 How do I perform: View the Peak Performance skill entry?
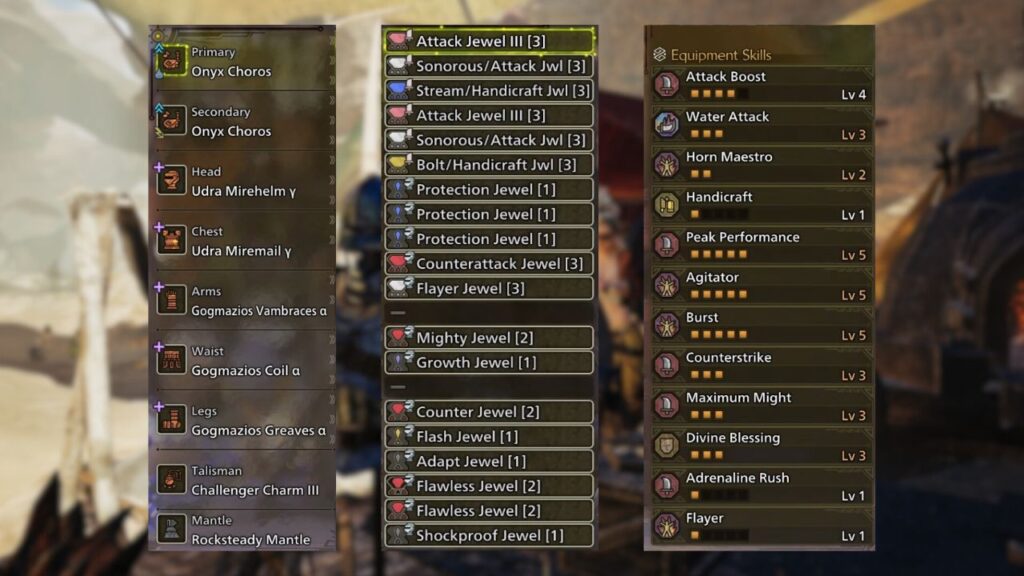(x=759, y=246)
